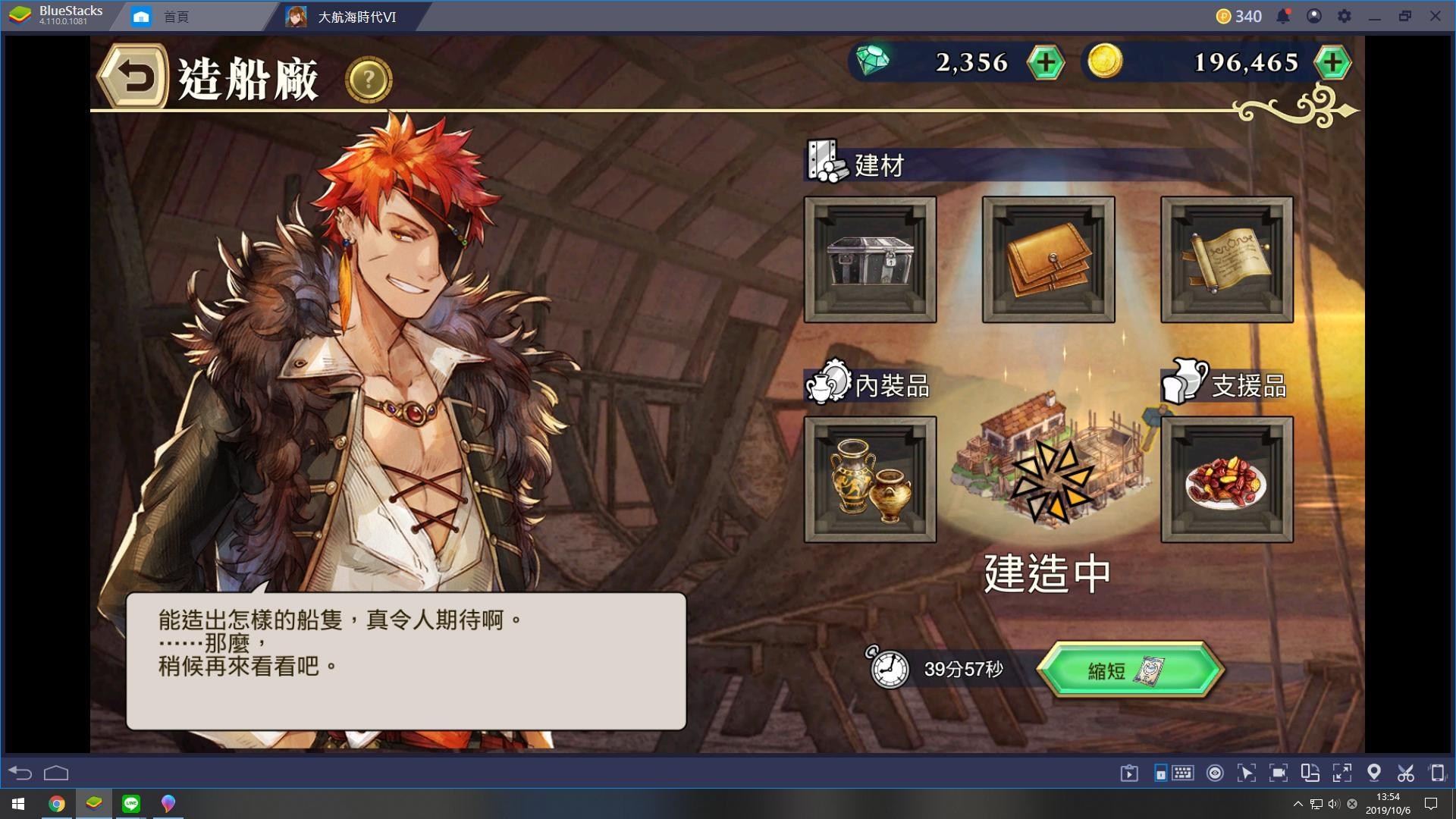
Task: Choose the food plate slot under 支援品
Action: pyautogui.click(x=1226, y=480)
